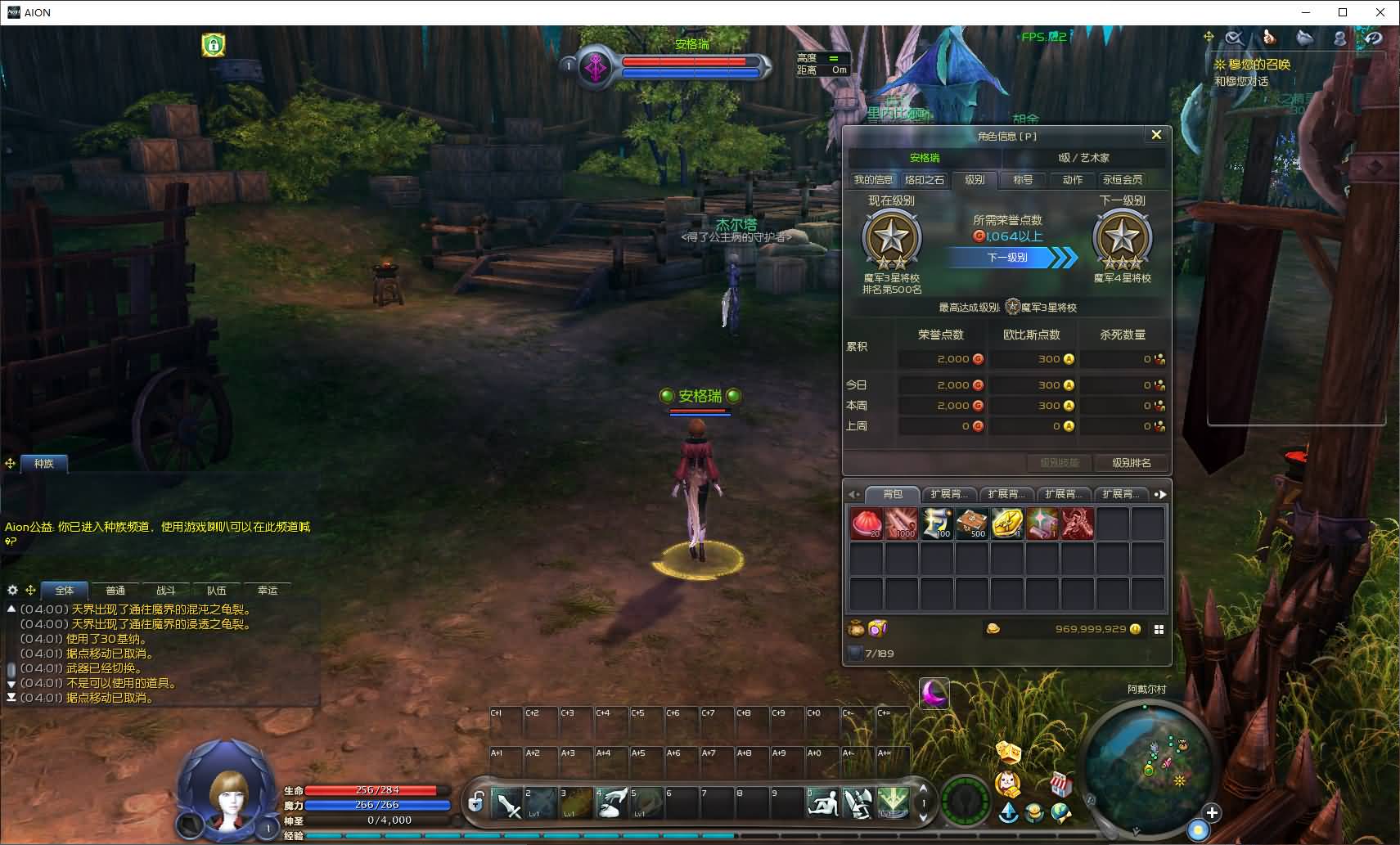
Task: Maximize the AION game window
Action: tap(1343, 12)
